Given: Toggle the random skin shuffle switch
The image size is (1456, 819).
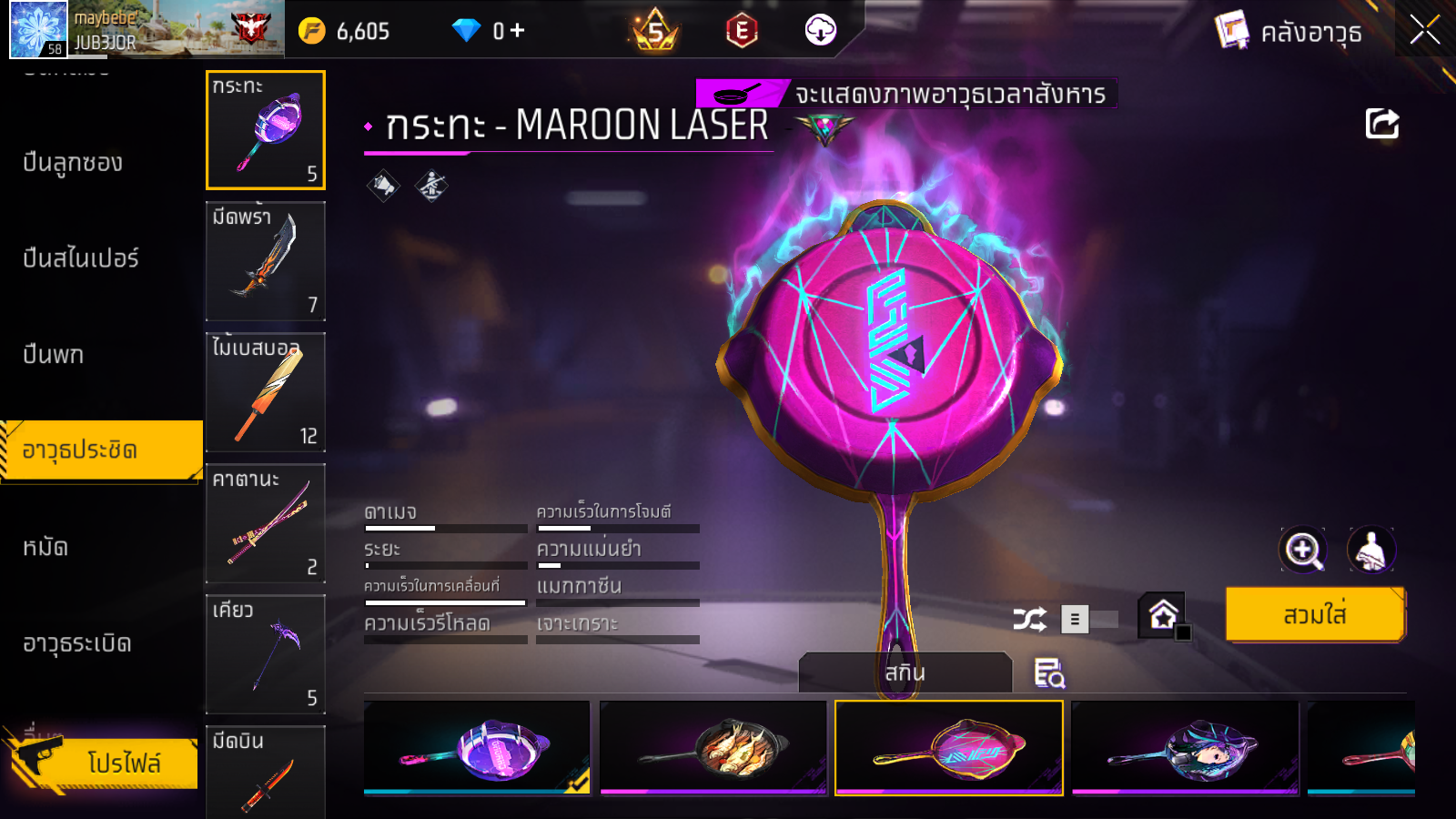Looking at the screenshot, I should coord(1088,620).
